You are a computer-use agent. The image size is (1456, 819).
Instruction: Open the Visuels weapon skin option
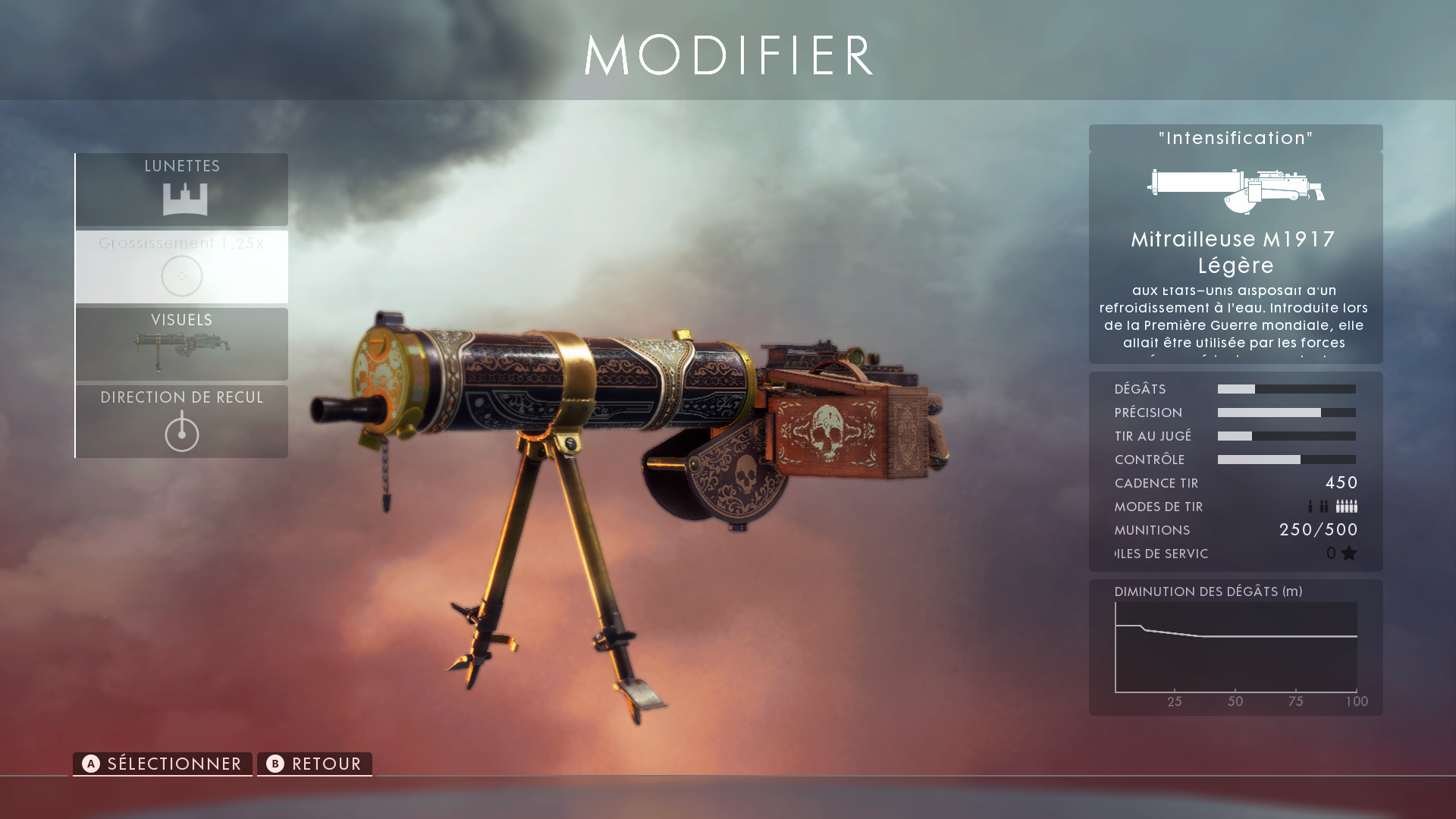click(182, 344)
